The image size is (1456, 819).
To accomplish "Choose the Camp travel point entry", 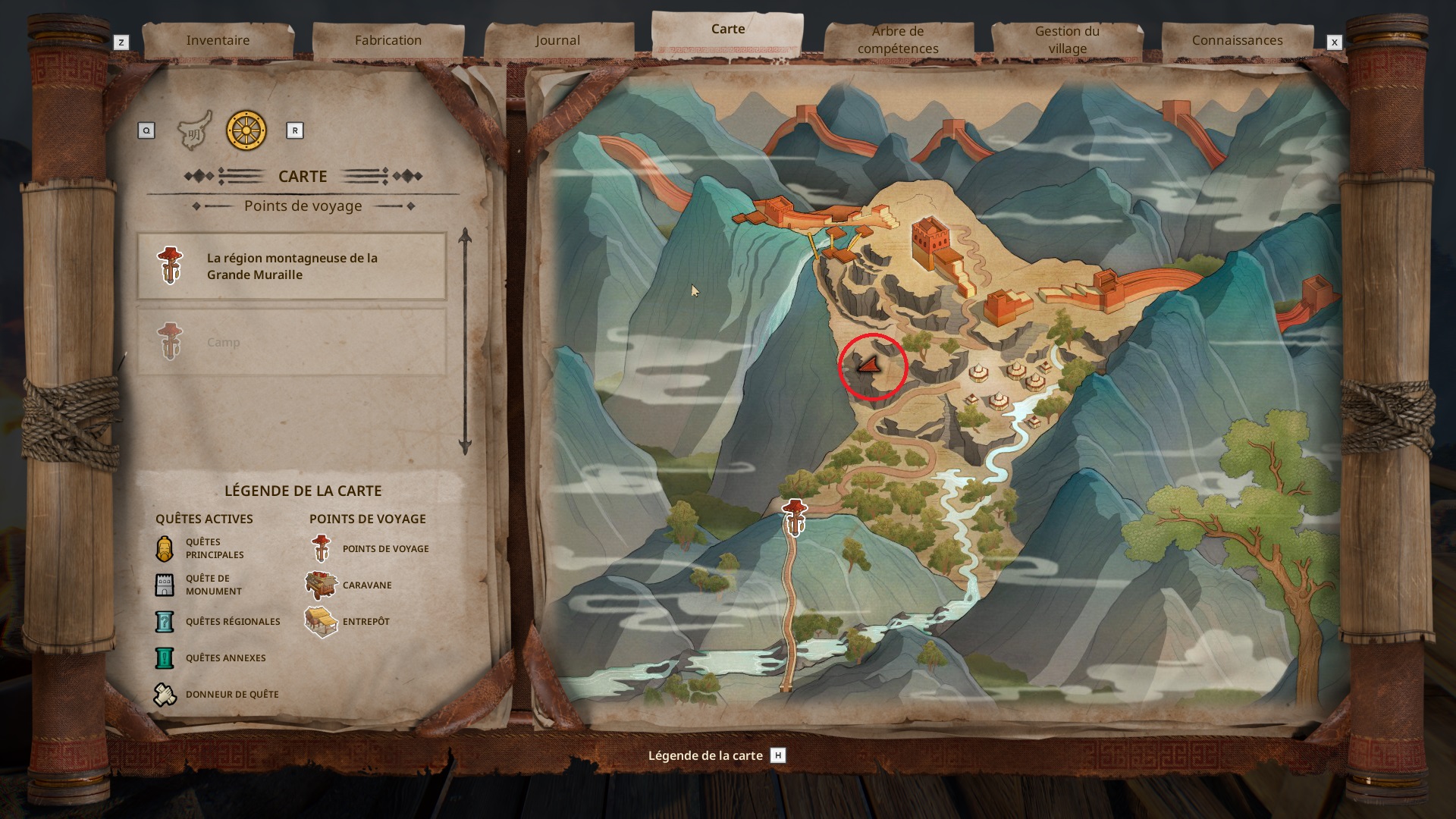I will pos(291,342).
